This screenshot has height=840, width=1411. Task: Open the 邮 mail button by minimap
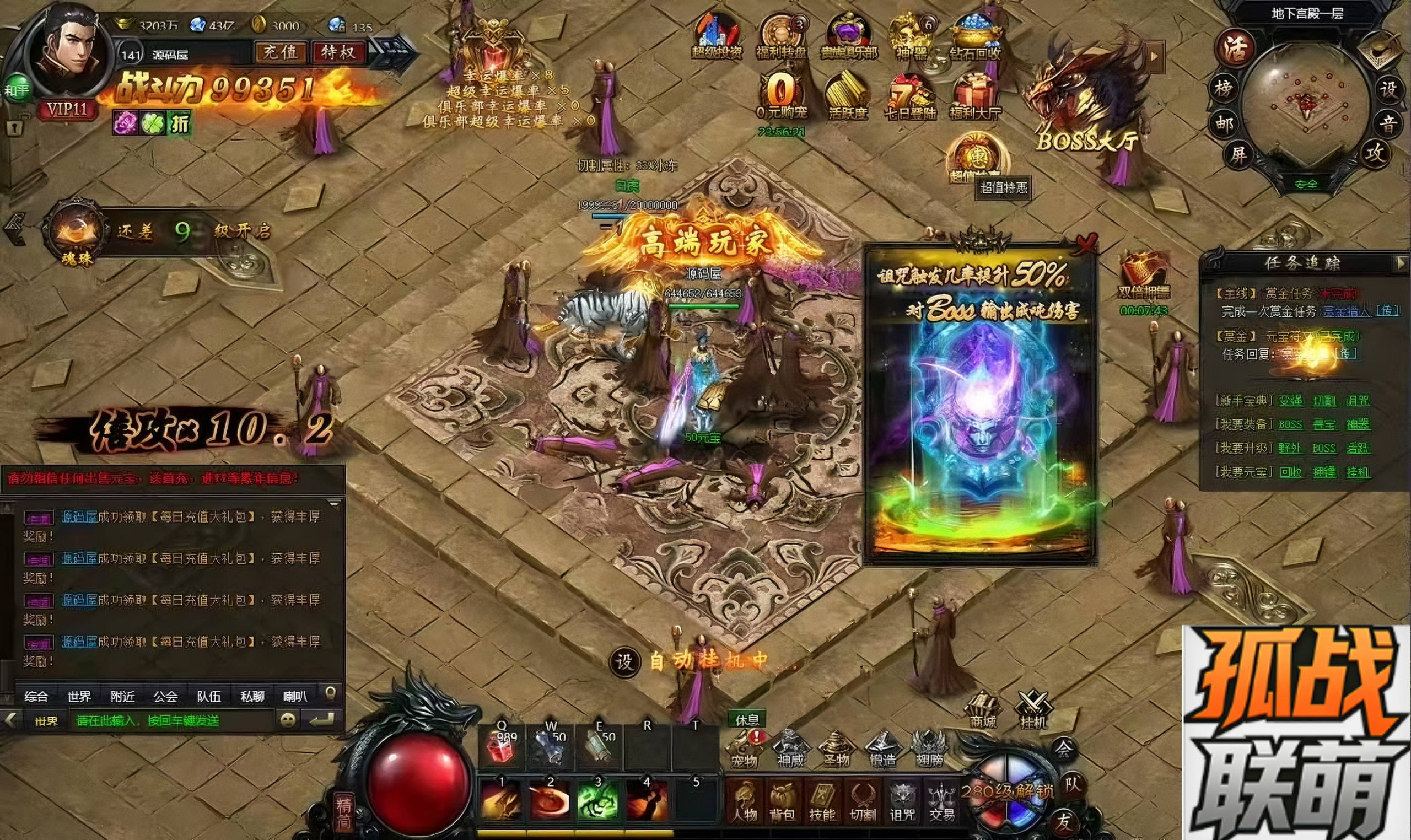(1224, 123)
